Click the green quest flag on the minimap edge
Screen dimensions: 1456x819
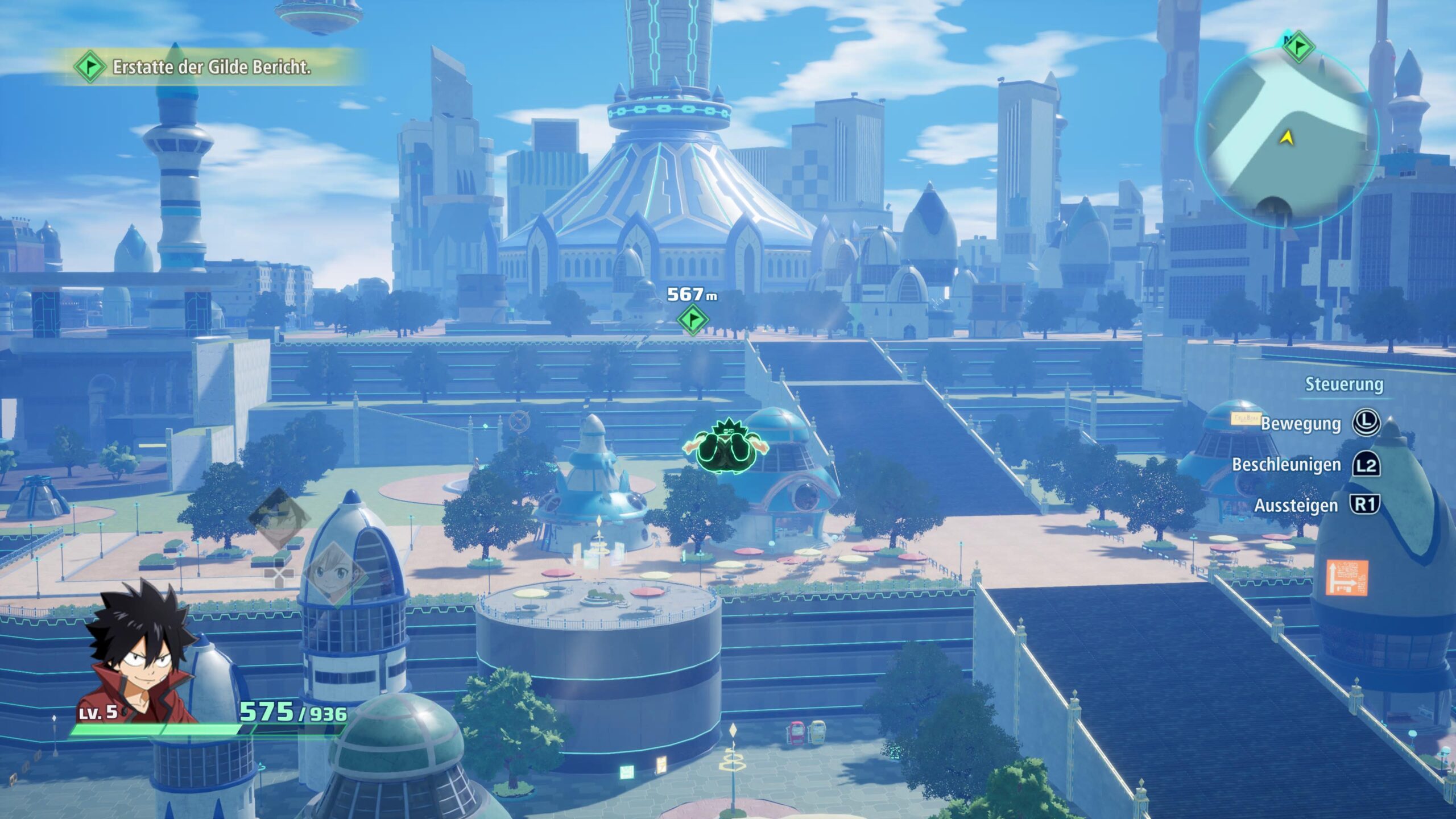click(1298, 47)
